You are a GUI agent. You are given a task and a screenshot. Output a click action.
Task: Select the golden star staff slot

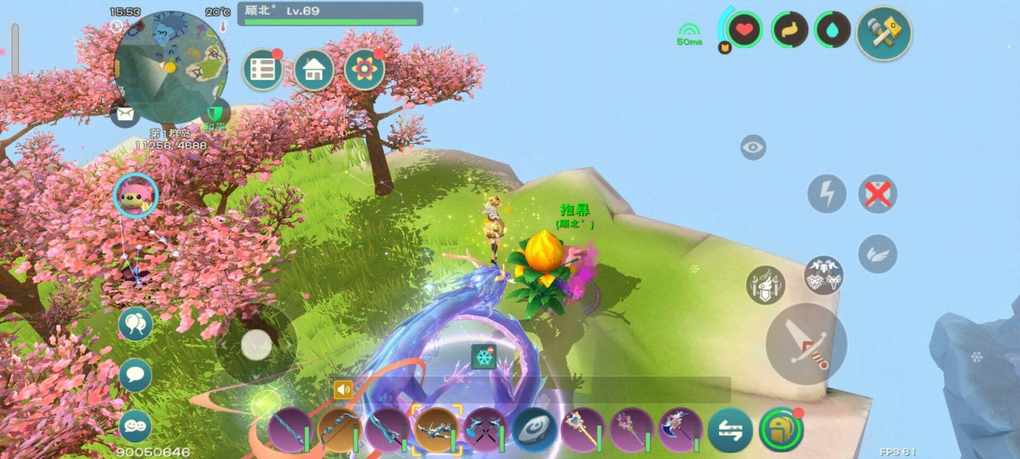583,430
